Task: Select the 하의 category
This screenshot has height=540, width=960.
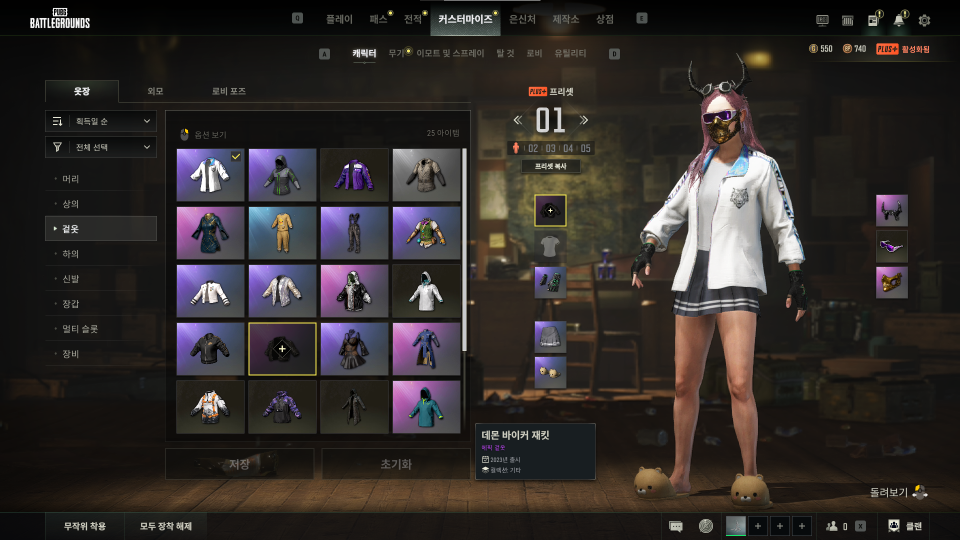Action: click(71, 254)
